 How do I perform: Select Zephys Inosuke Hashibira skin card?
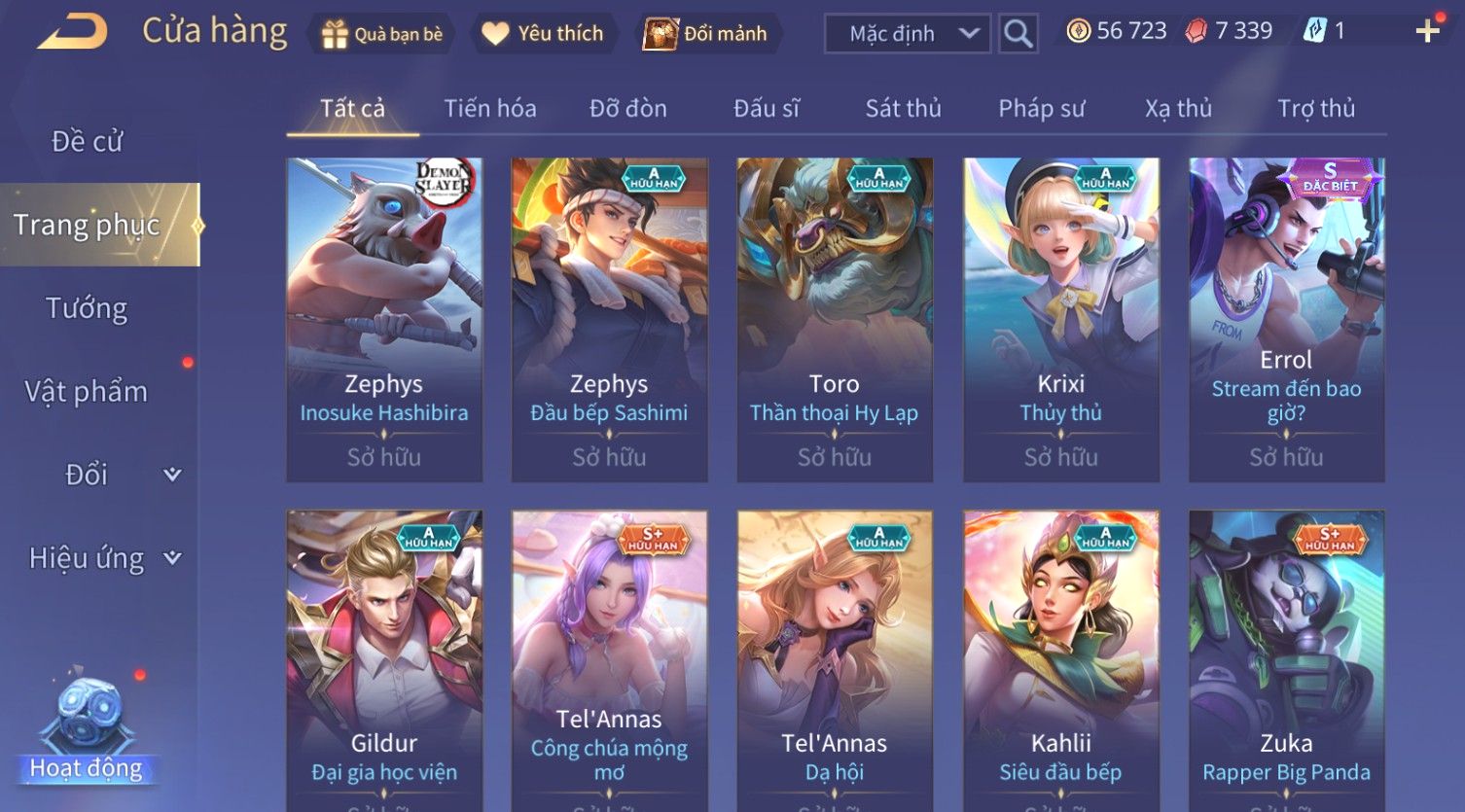coord(384,319)
